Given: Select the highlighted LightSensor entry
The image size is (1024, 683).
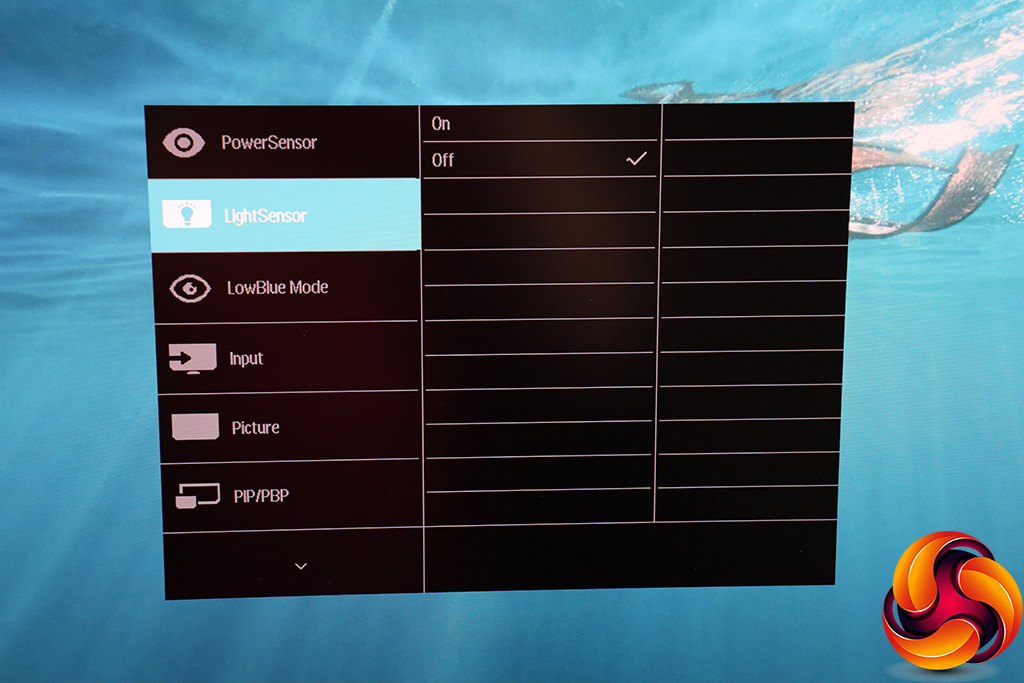Looking at the screenshot, I should point(265,215).
